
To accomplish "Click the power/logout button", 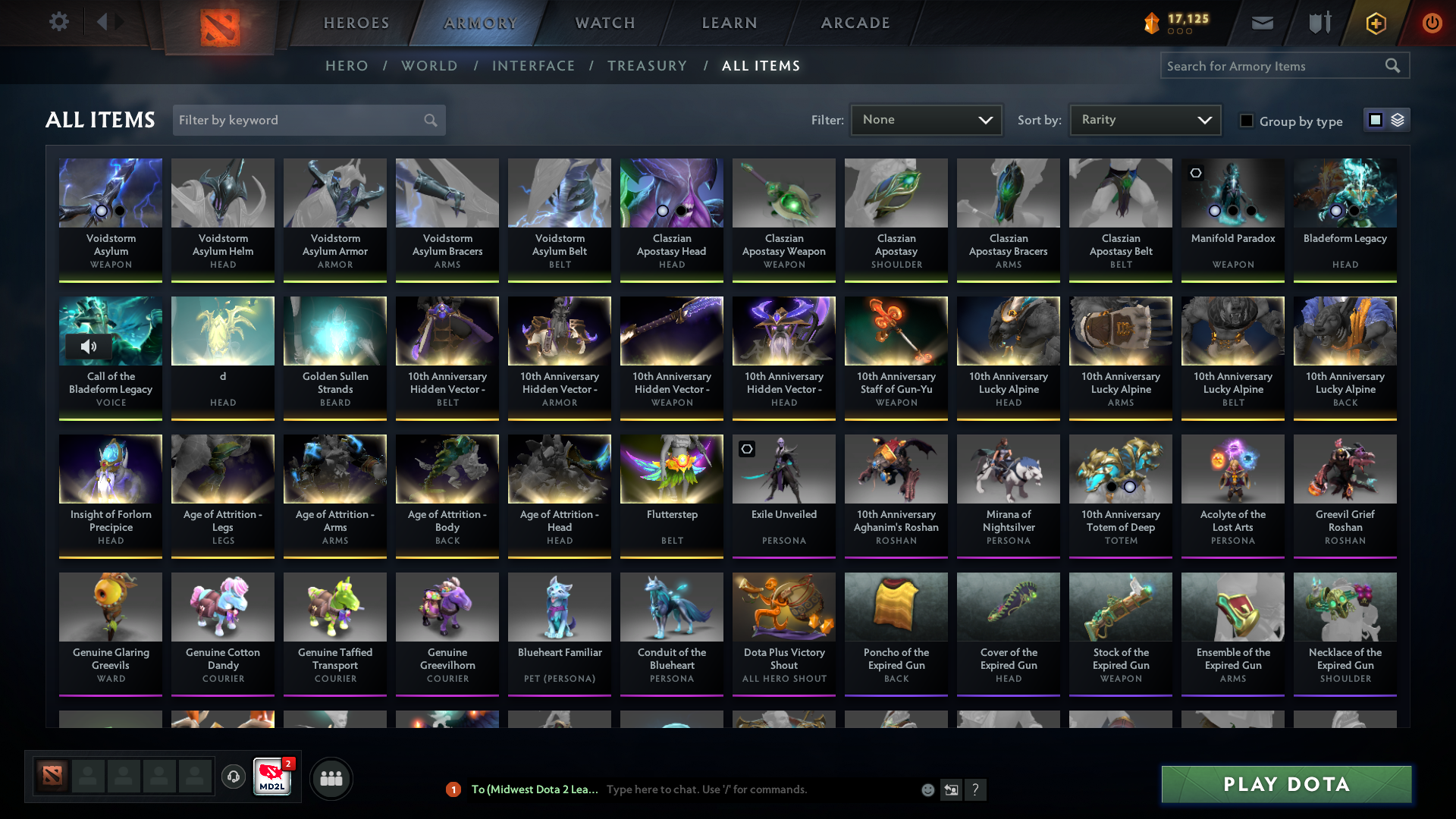I will [1432, 23].
